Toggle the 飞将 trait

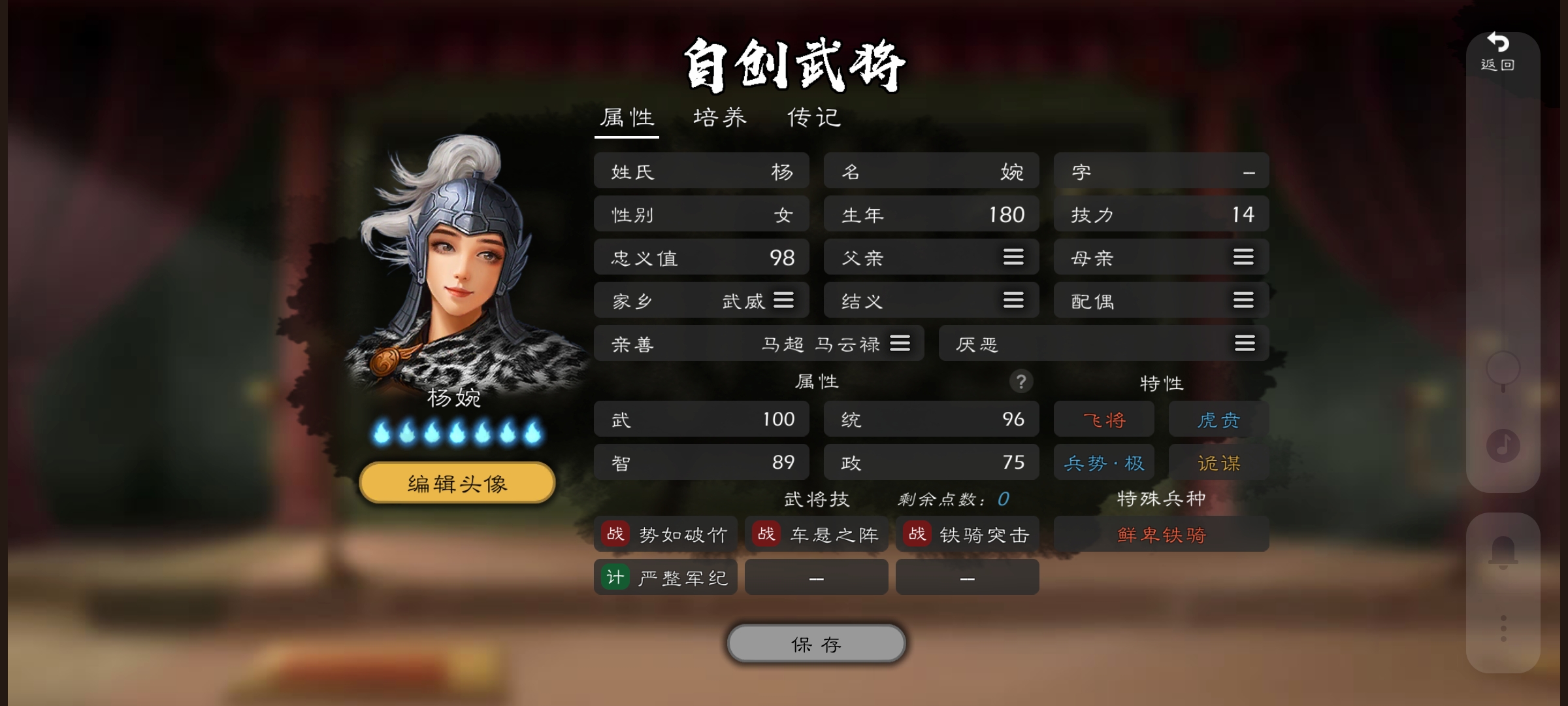[x=1103, y=419]
